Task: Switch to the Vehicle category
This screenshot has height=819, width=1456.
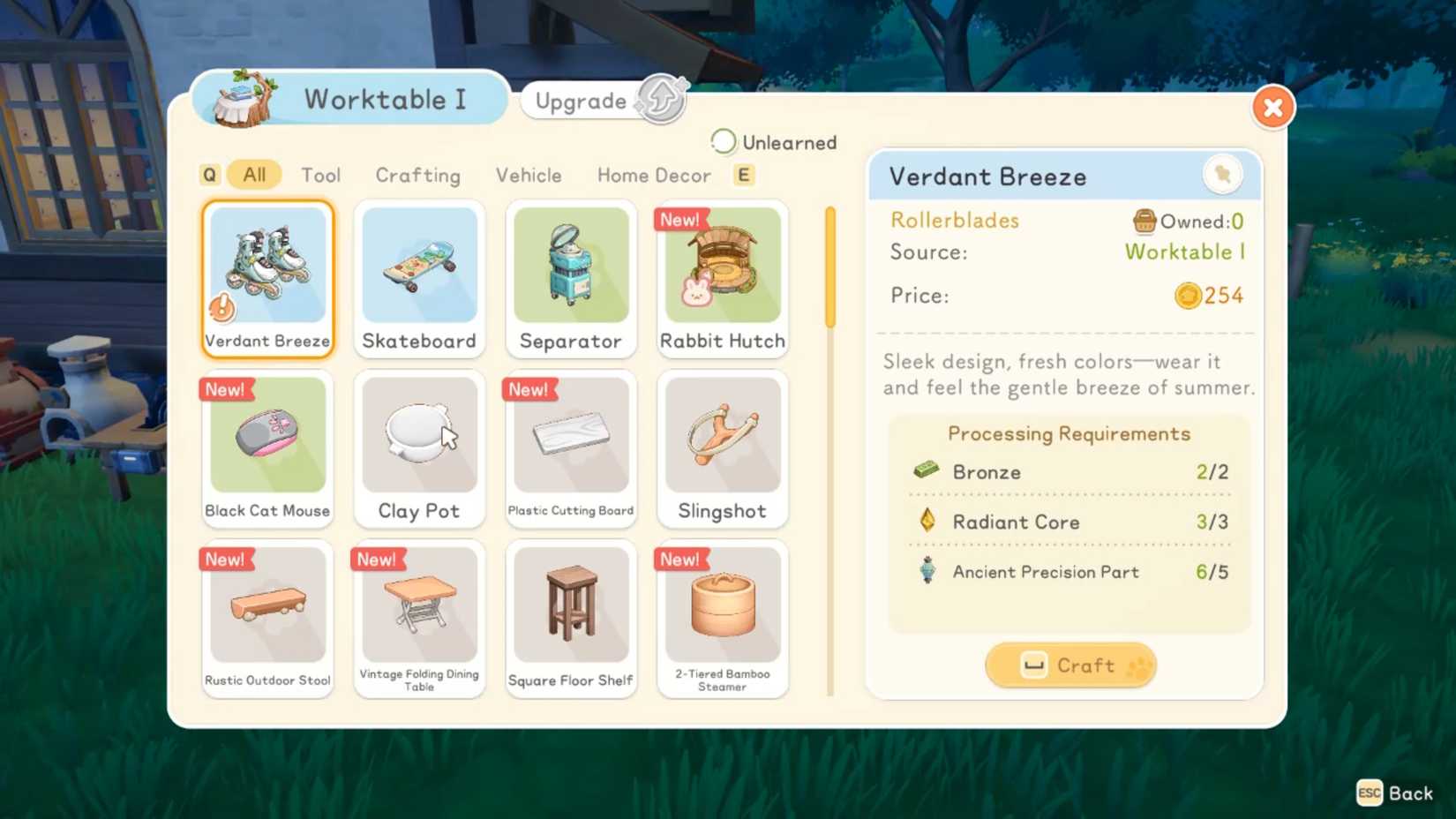Action: [x=528, y=175]
